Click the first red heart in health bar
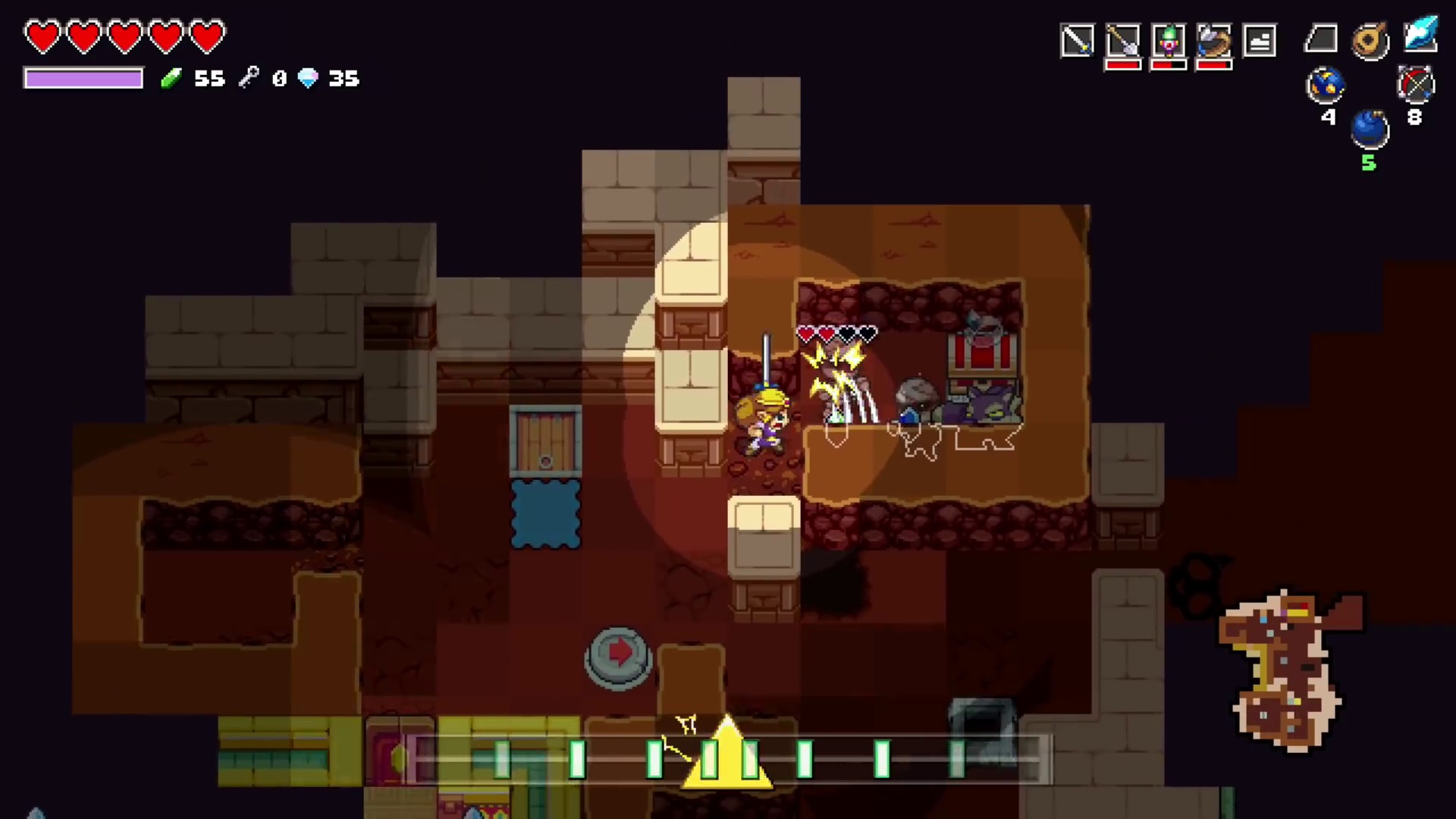The image size is (1456, 819). (x=43, y=35)
